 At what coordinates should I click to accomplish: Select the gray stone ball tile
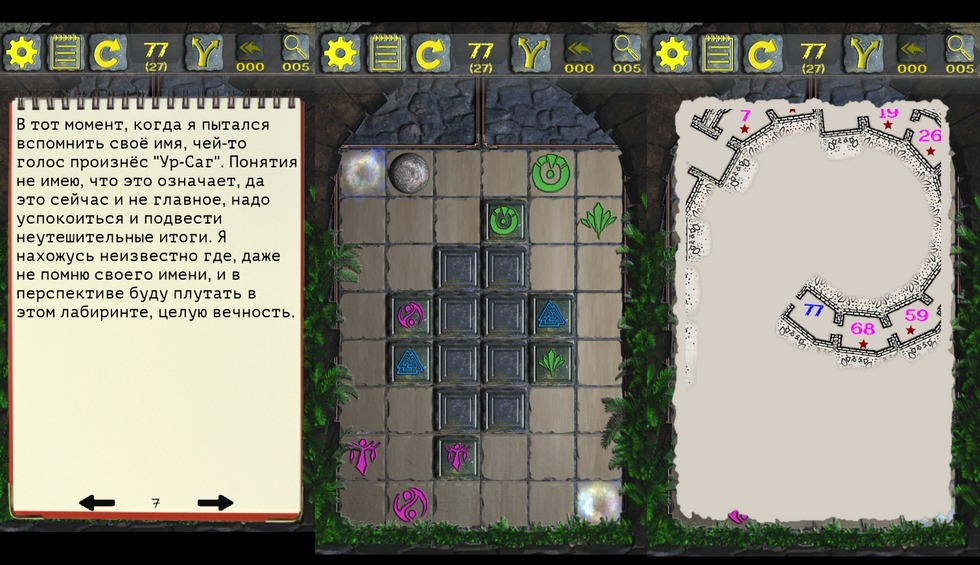click(408, 171)
